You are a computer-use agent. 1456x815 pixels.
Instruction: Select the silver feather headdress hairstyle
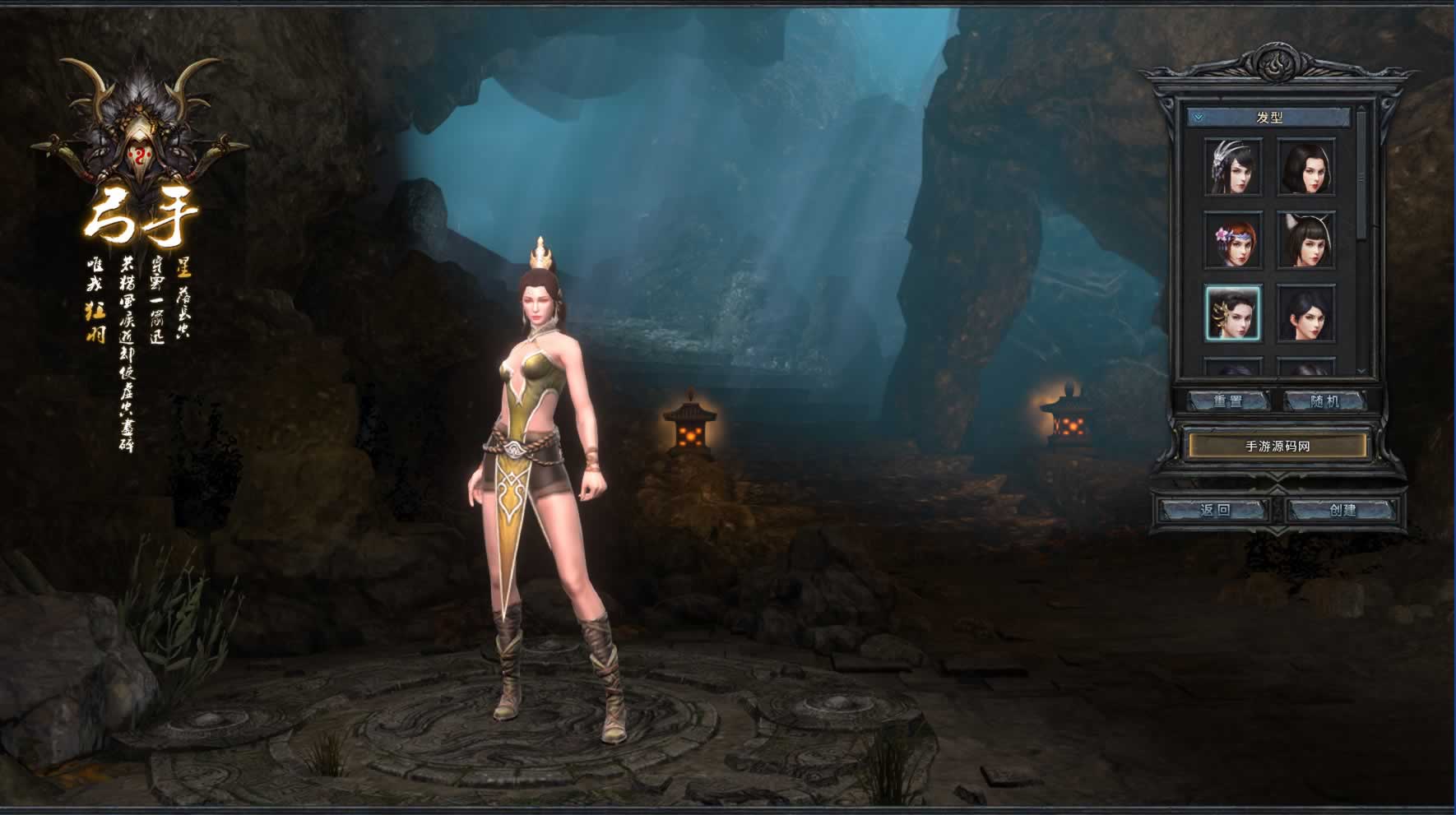click(1232, 167)
